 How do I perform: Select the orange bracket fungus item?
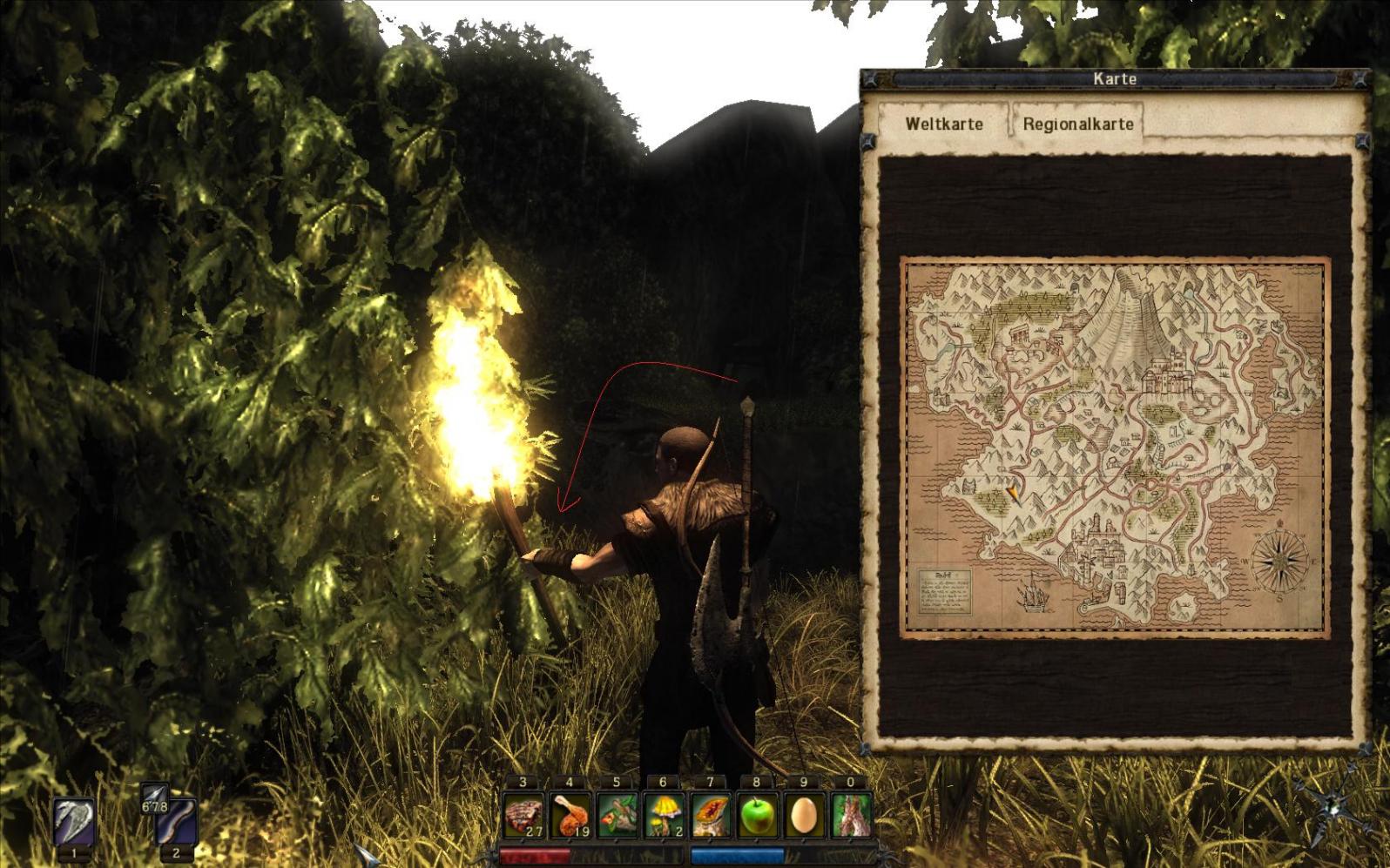[x=712, y=816]
